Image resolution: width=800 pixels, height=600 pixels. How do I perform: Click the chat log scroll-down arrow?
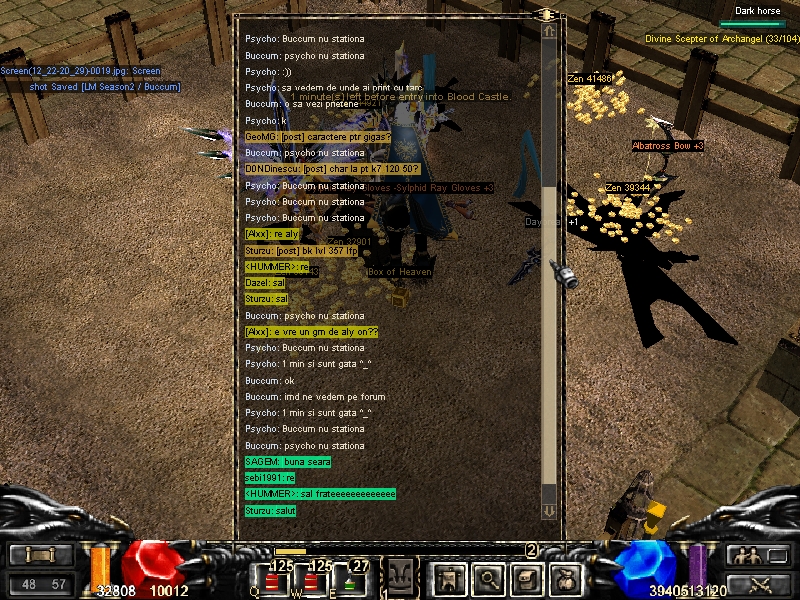[x=549, y=511]
